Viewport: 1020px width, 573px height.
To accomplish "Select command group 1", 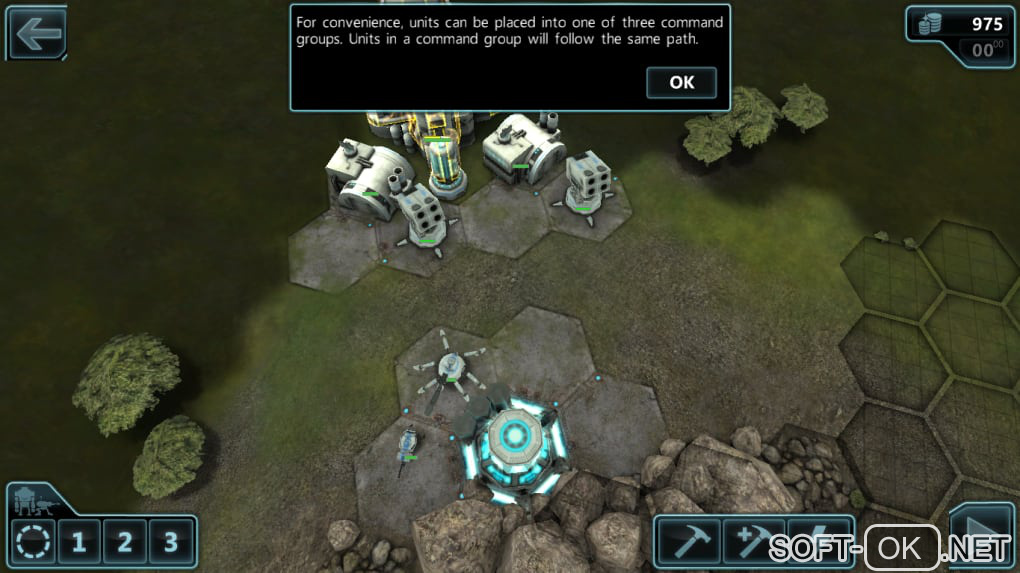I will [78, 543].
